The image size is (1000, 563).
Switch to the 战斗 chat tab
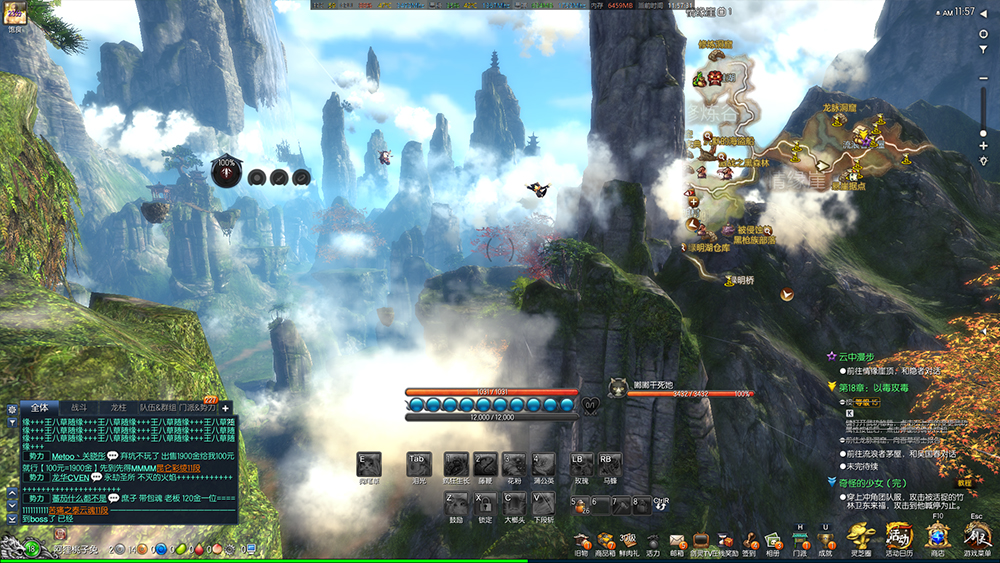(78, 408)
